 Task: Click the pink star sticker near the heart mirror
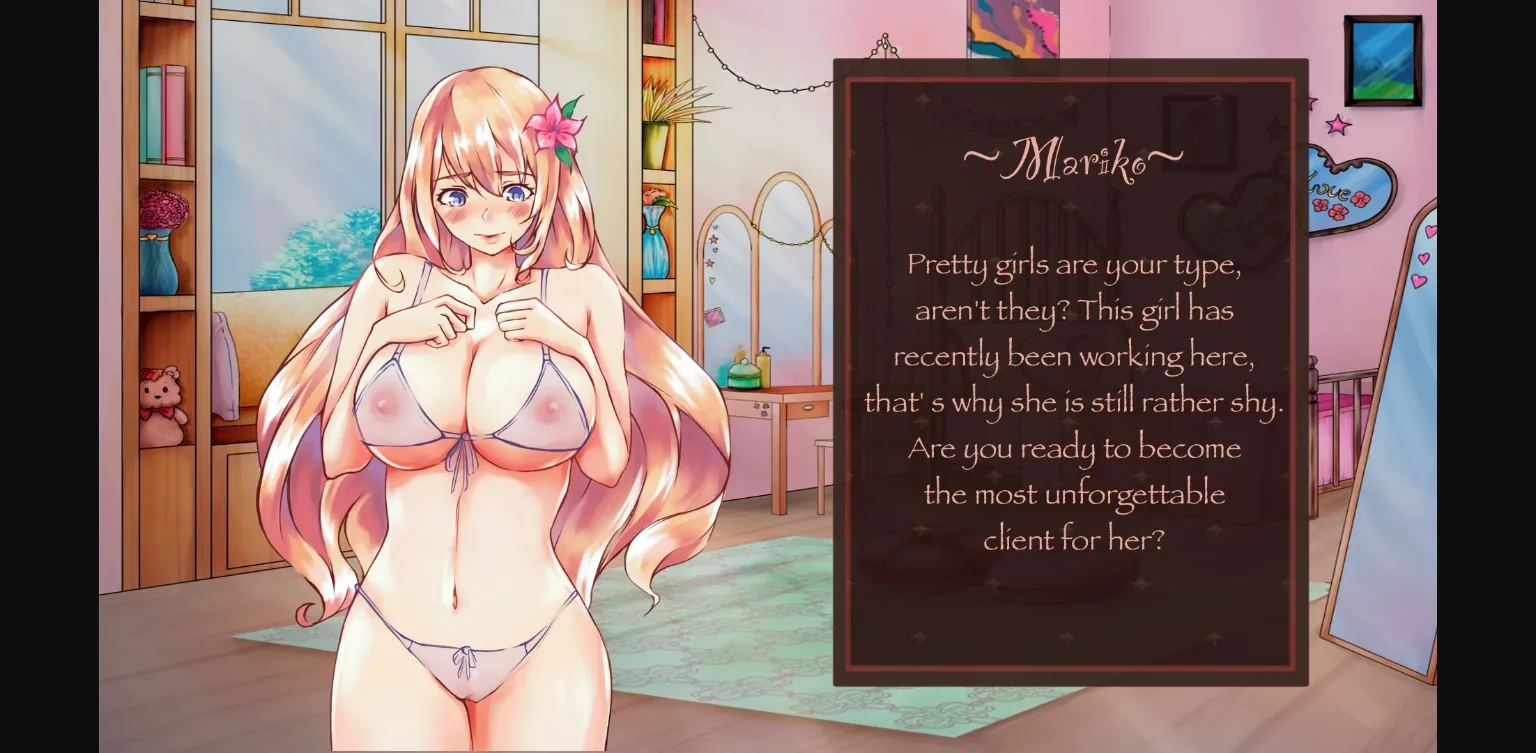coord(1337,127)
